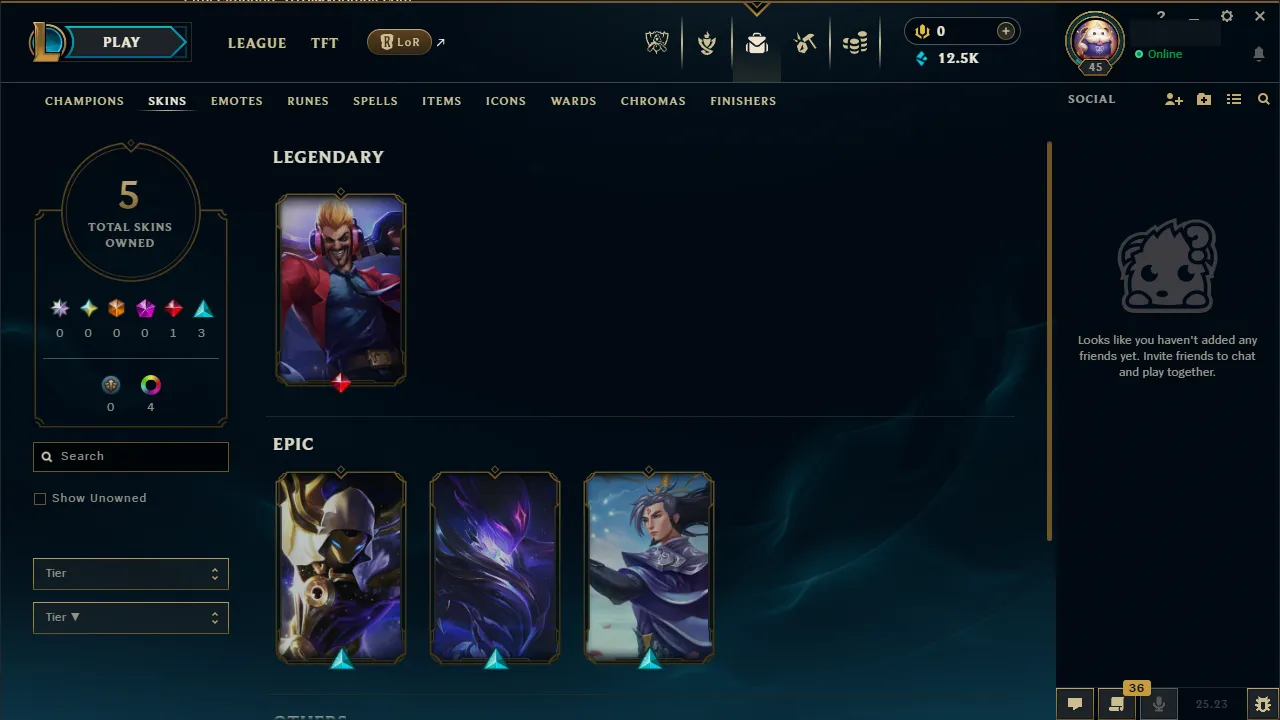The height and width of the screenshot is (720, 1280).
Task: Open the Store coins icon
Action: [855, 42]
